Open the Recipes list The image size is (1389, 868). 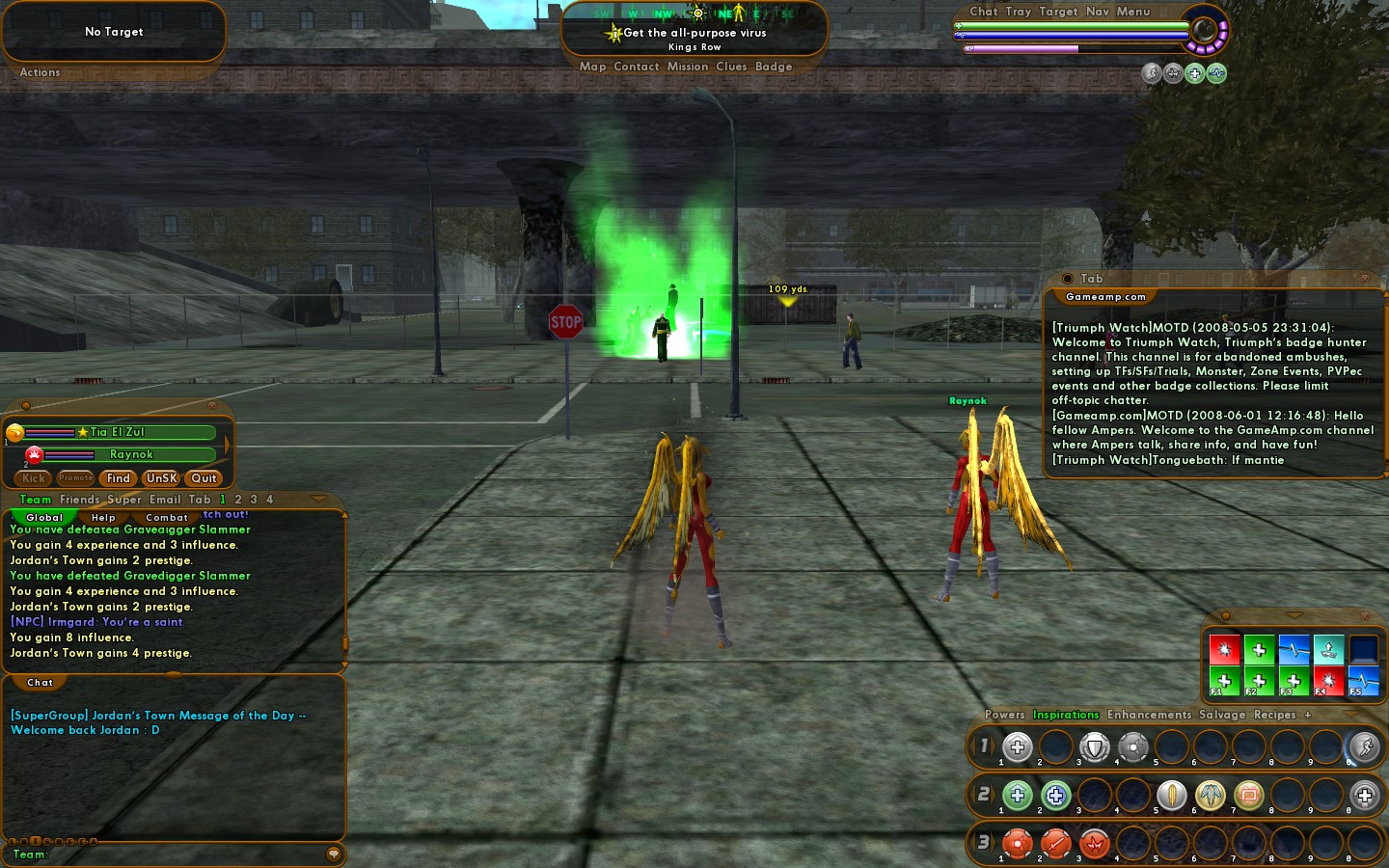click(x=1274, y=715)
